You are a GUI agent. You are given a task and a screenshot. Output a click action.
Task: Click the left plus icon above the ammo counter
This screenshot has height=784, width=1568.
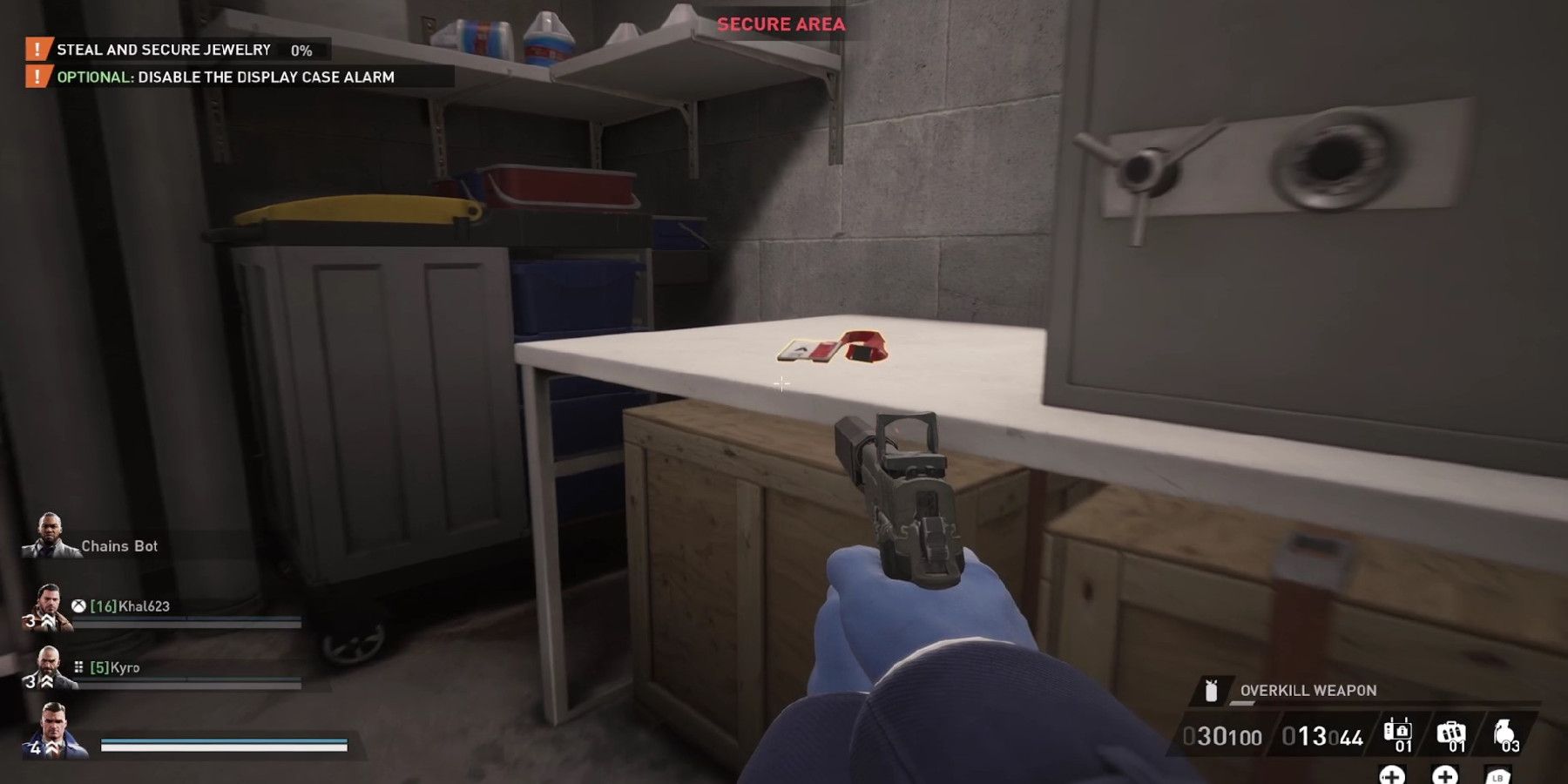click(1392, 778)
